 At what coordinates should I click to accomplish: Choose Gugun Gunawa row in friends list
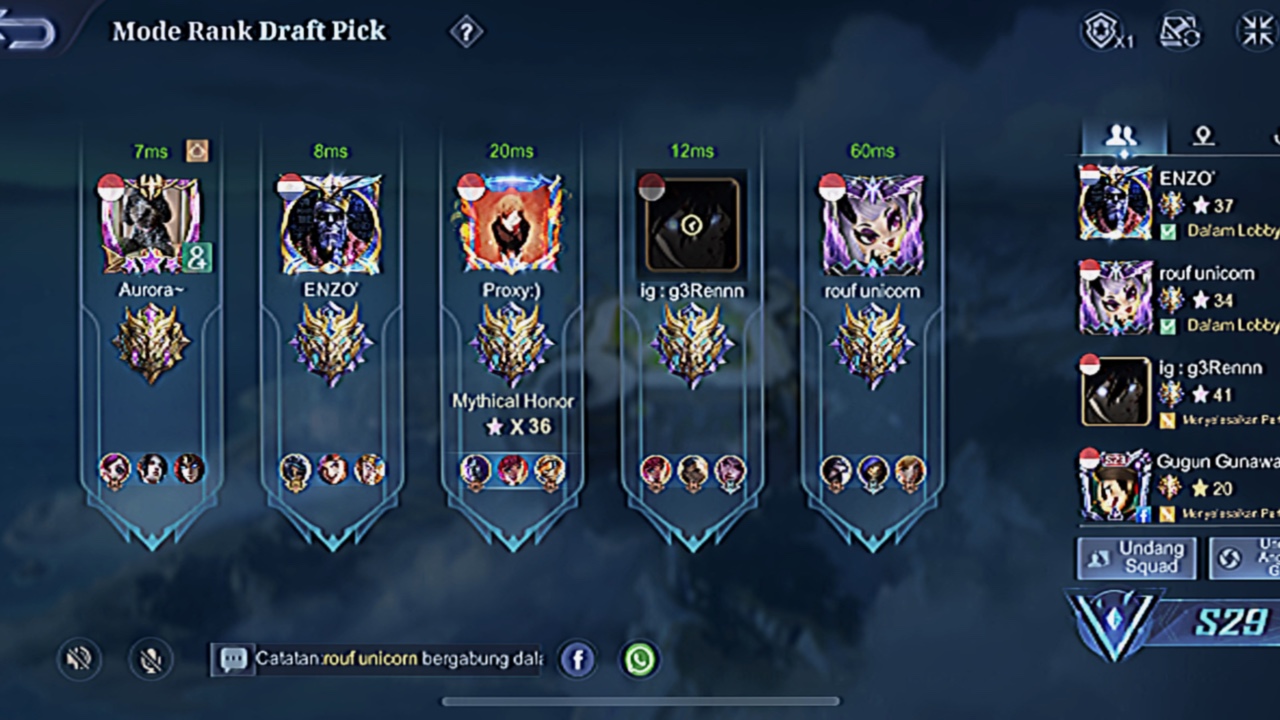pos(1180,485)
